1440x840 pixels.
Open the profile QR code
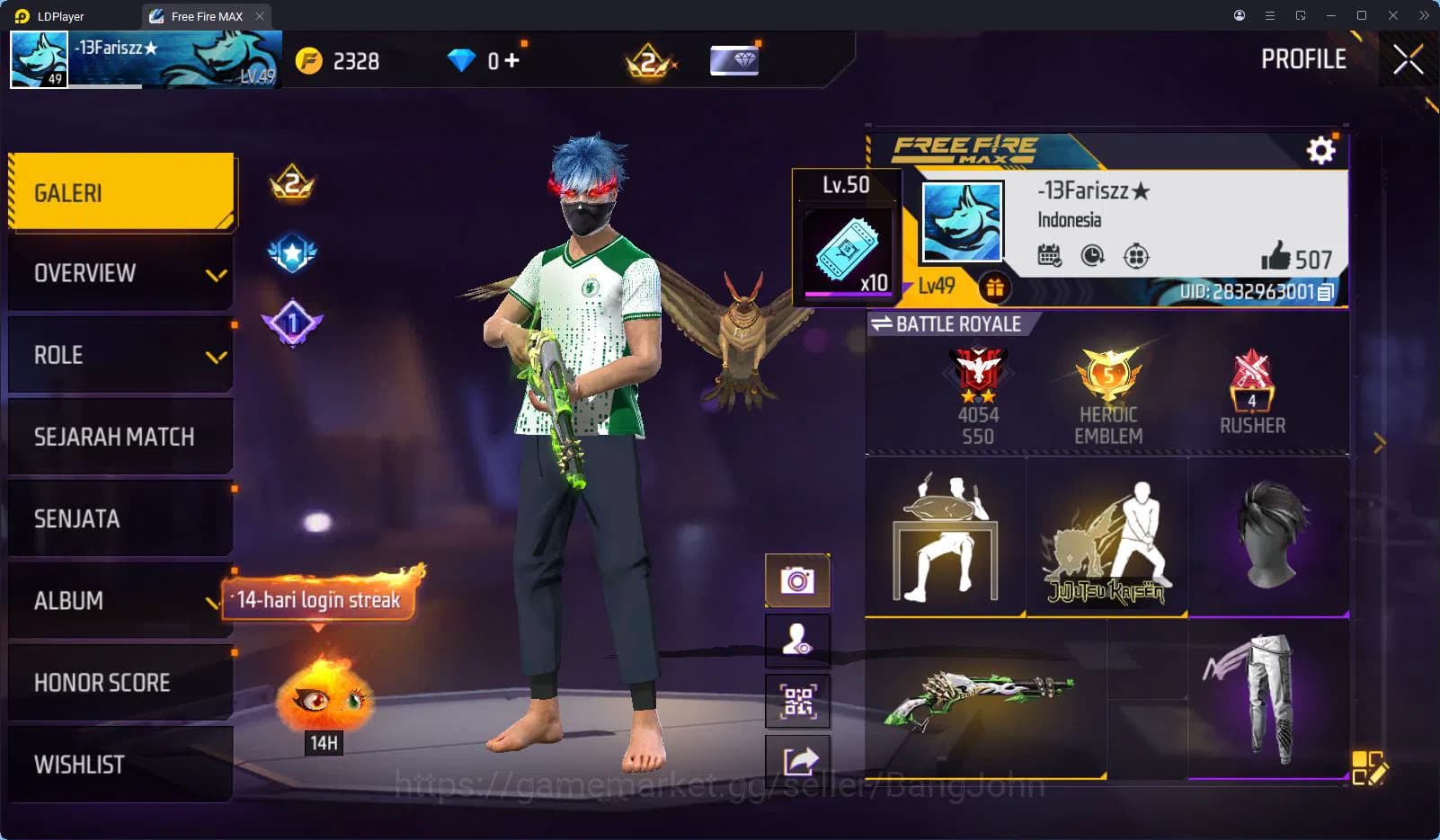pyautogui.click(x=797, y=702)
